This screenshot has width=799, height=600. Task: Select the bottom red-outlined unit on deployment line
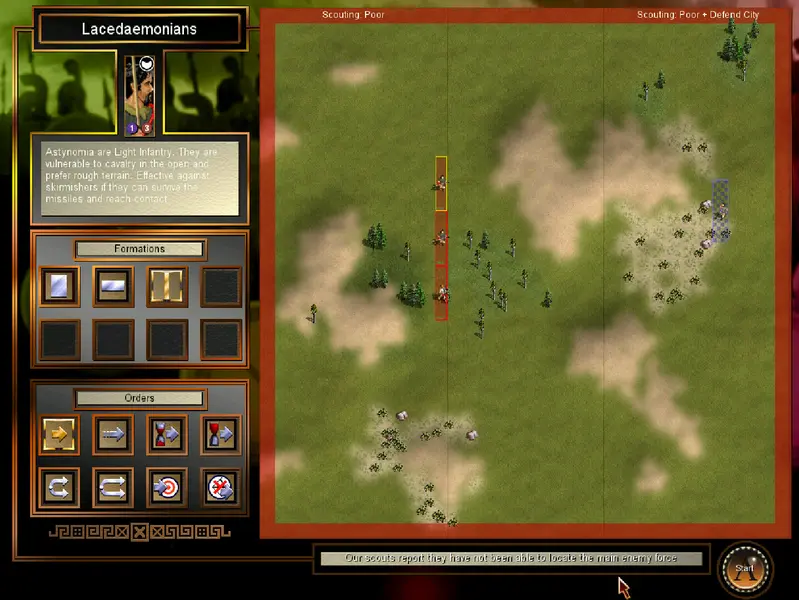[x=441, y=293]
